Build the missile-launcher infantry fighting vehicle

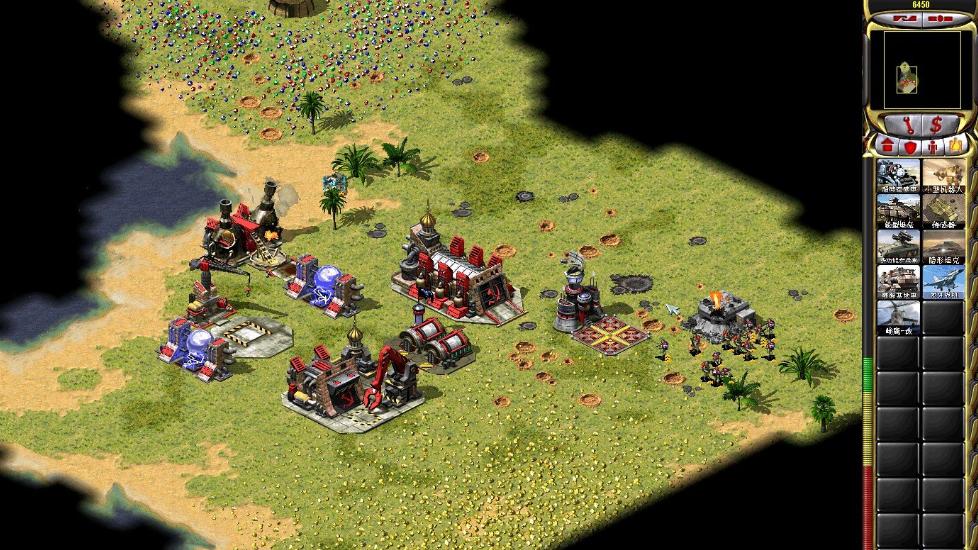(x=898, y=246)
